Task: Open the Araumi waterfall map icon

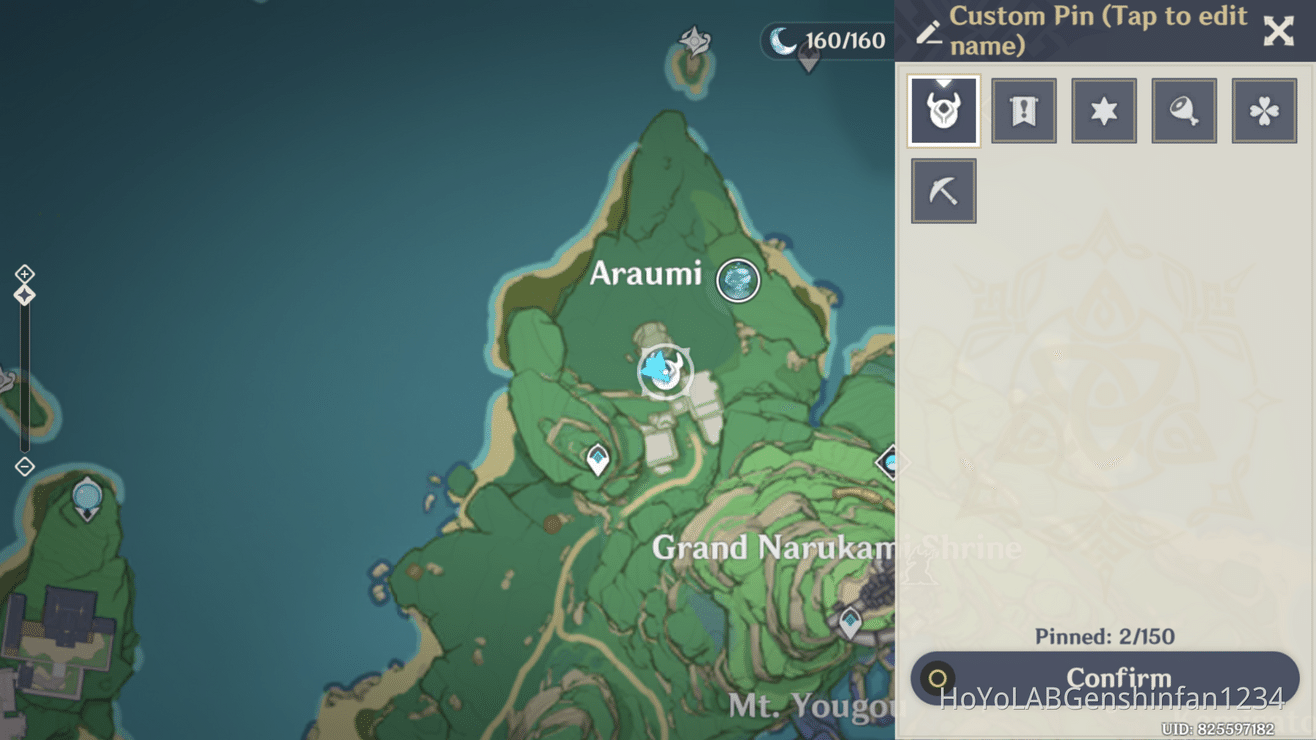Action: pyautogui.click(x=736, y=280)
